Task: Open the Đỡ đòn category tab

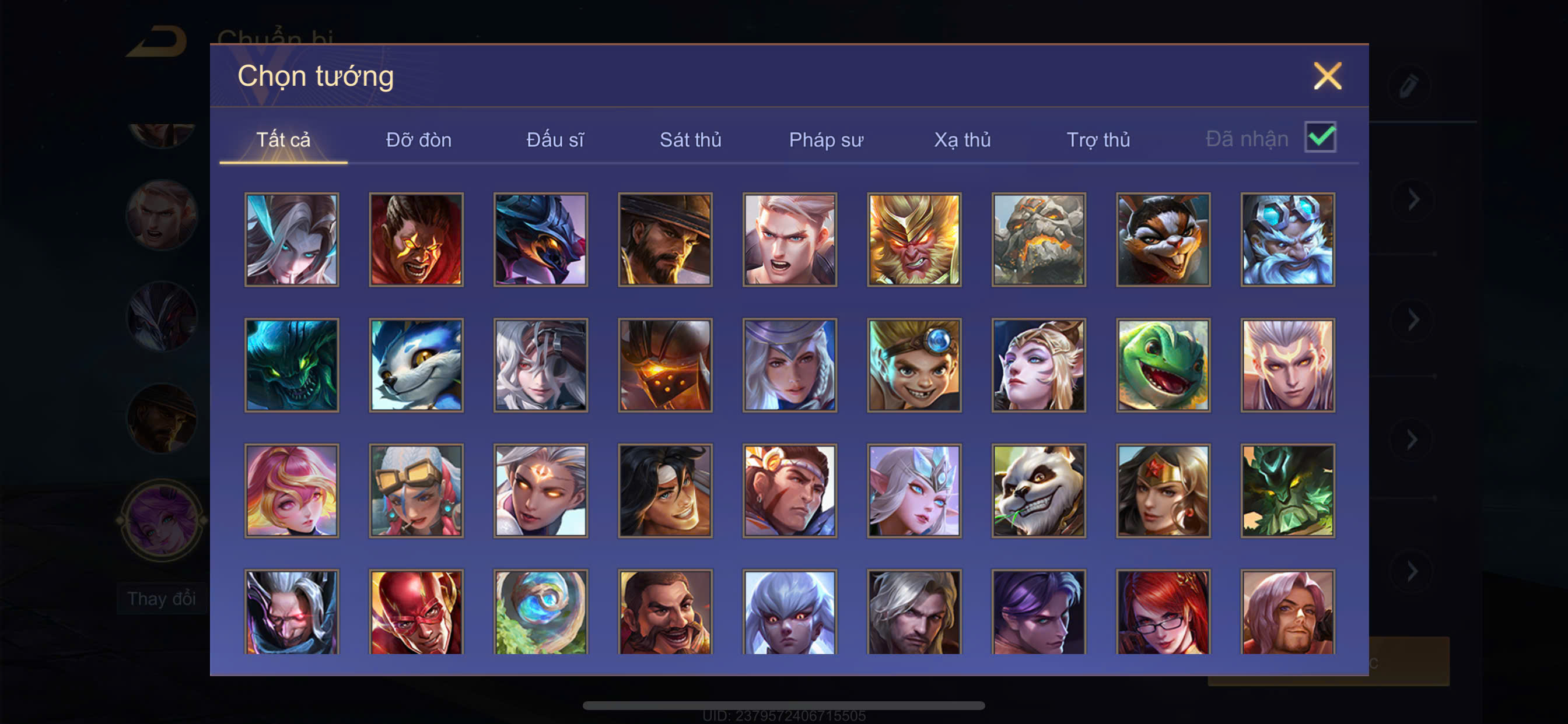Action: (419, 140)
